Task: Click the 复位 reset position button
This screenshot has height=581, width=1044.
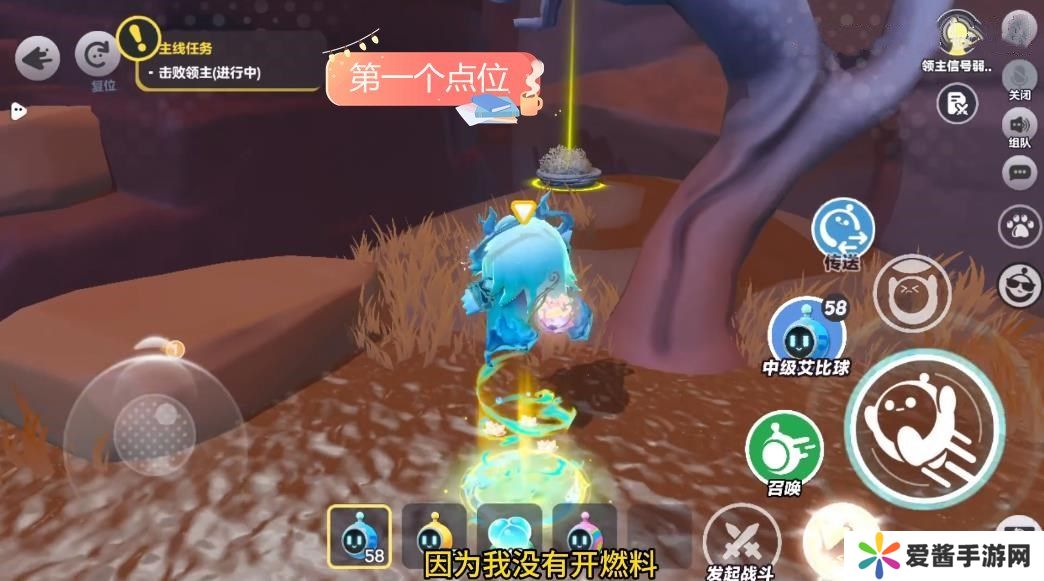Action: click(97, 55)
